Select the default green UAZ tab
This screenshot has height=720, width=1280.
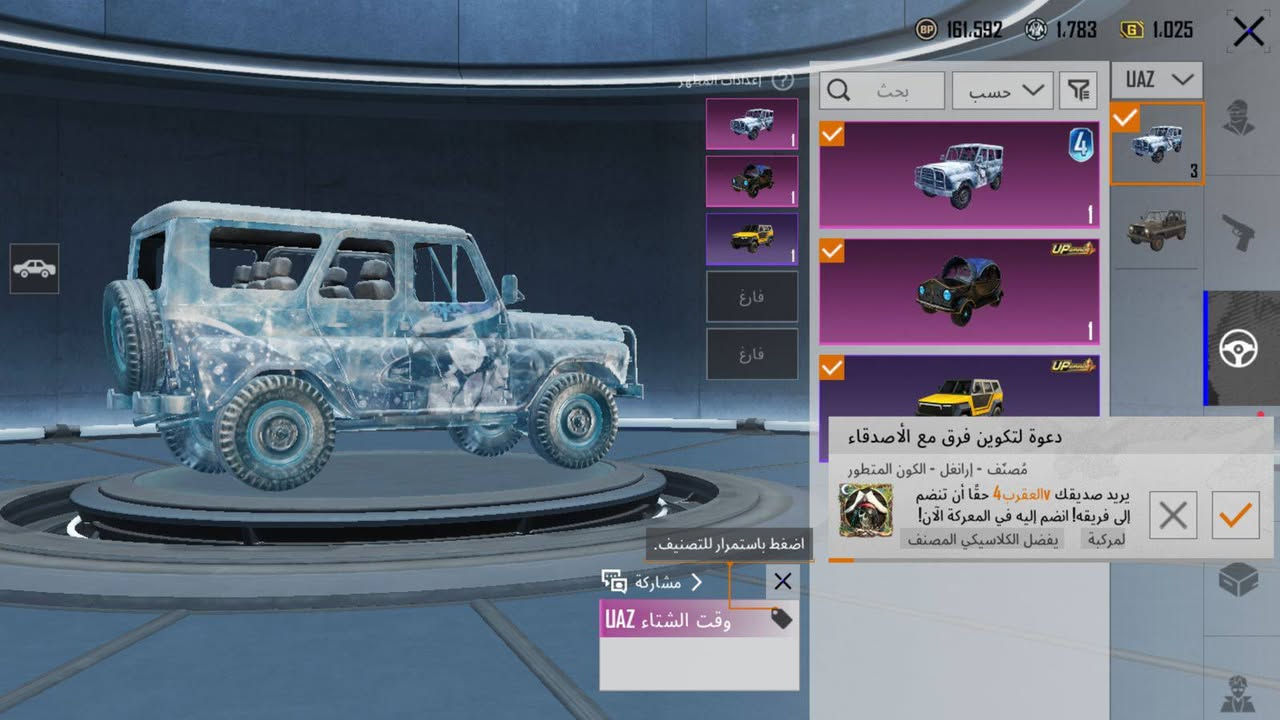1155,228
